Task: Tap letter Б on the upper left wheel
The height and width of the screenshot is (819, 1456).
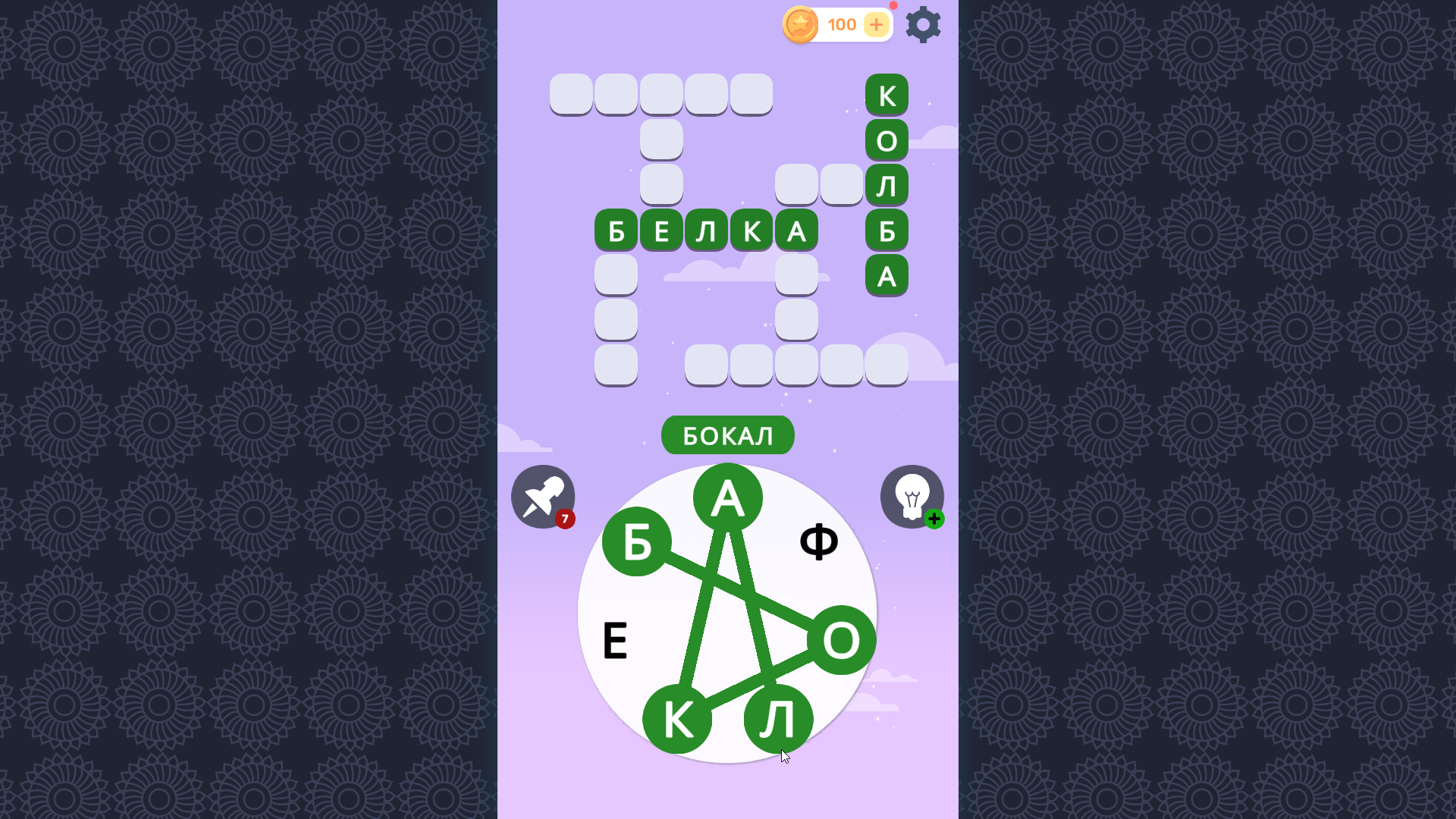Action: (635, 542)
